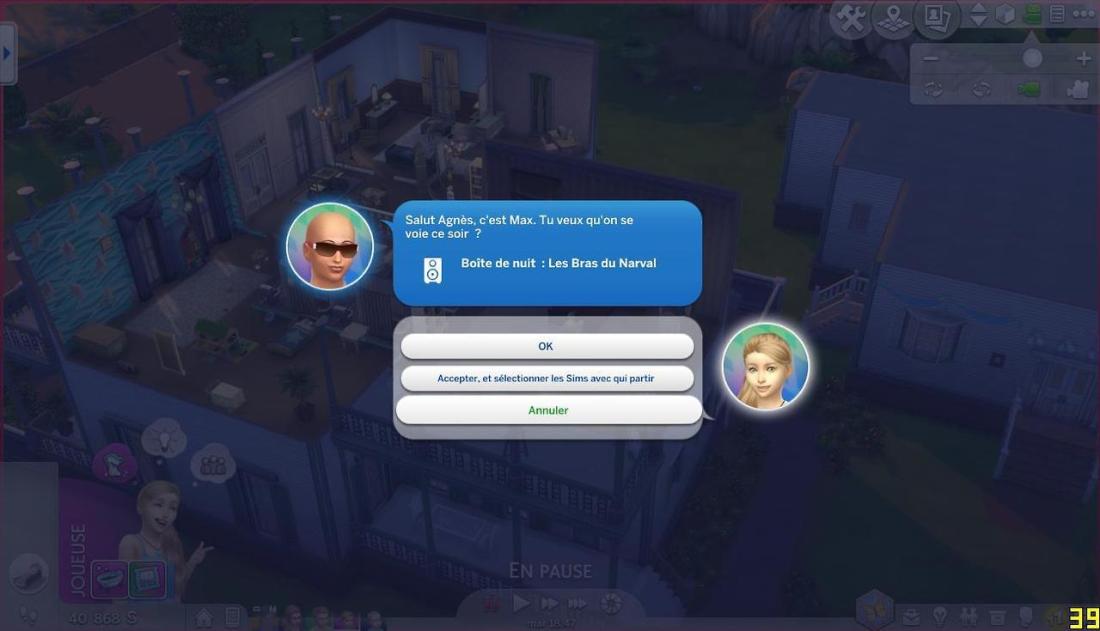Expand the left side panel arrow
Viewport: 1100px width, 631px height.
[7, 50]
